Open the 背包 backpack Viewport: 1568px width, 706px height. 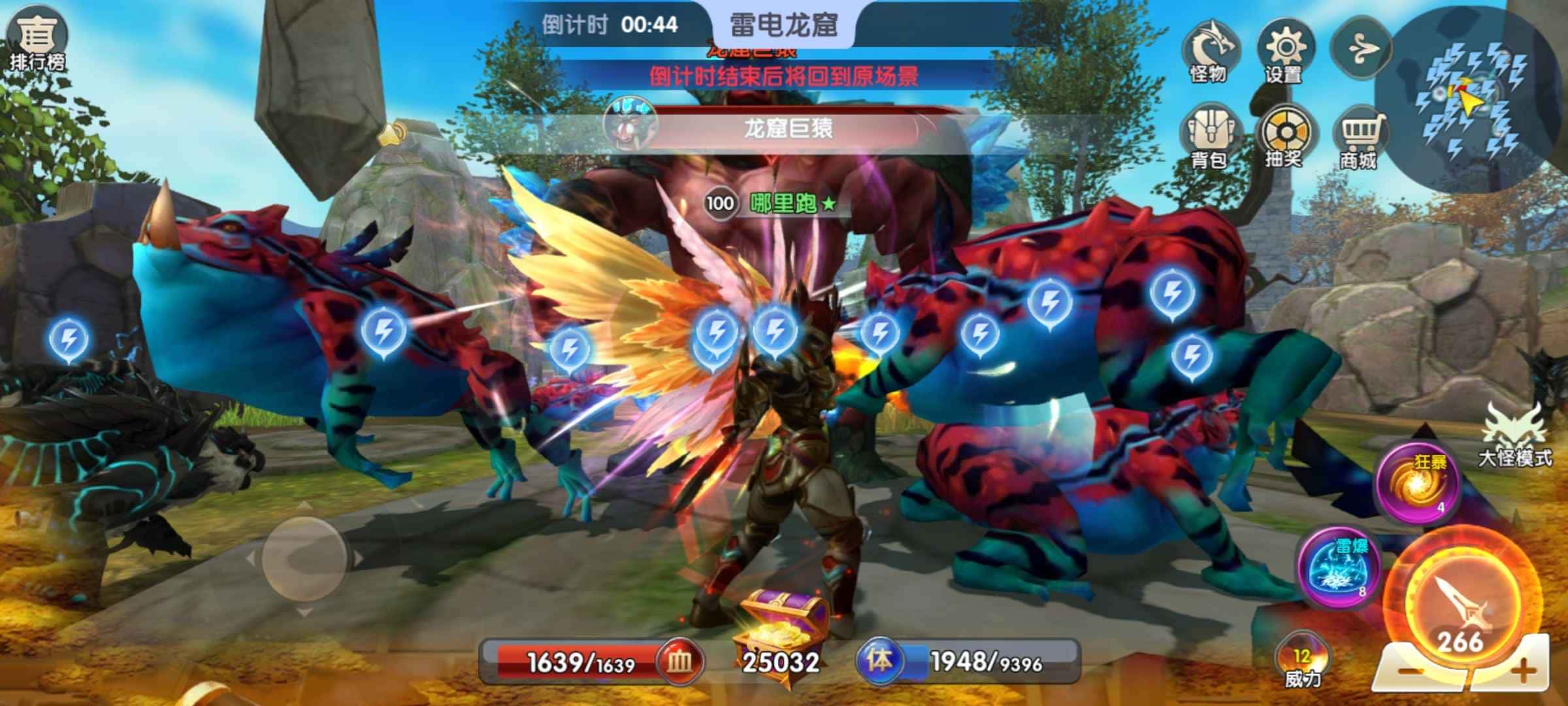[x=1209, y=136]
